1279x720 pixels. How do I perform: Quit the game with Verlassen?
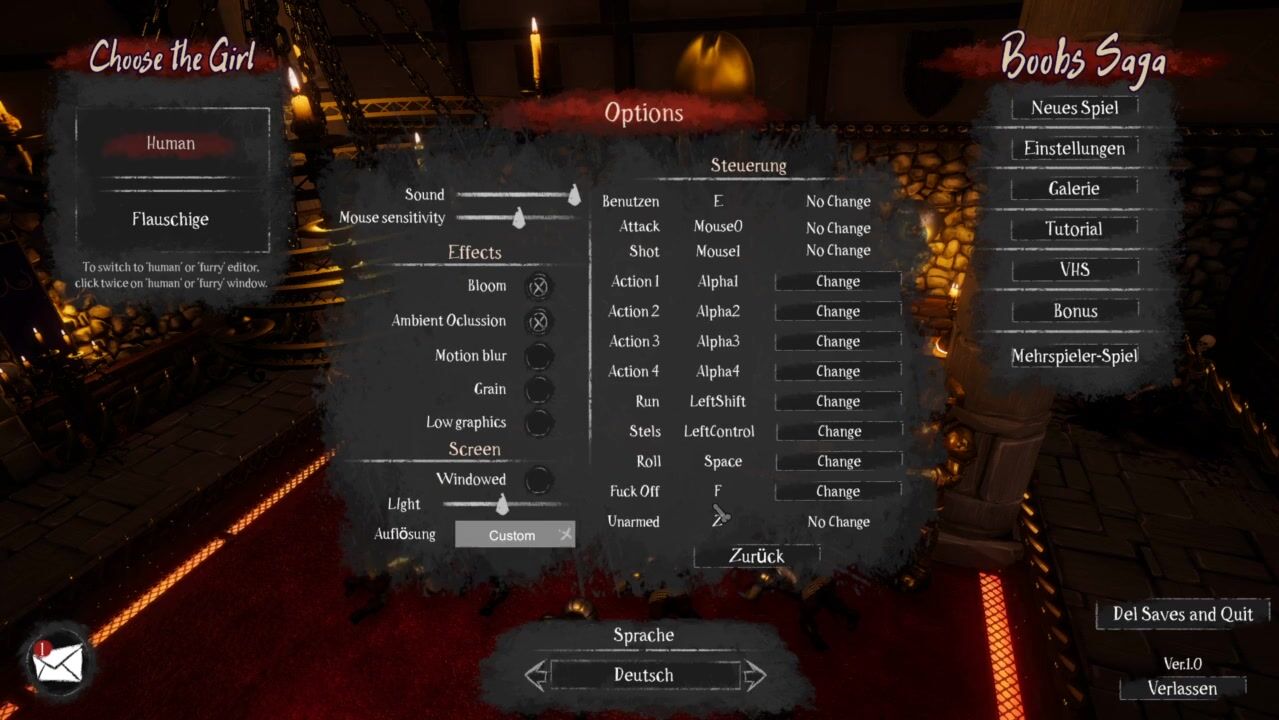(x=1182, y=688)
